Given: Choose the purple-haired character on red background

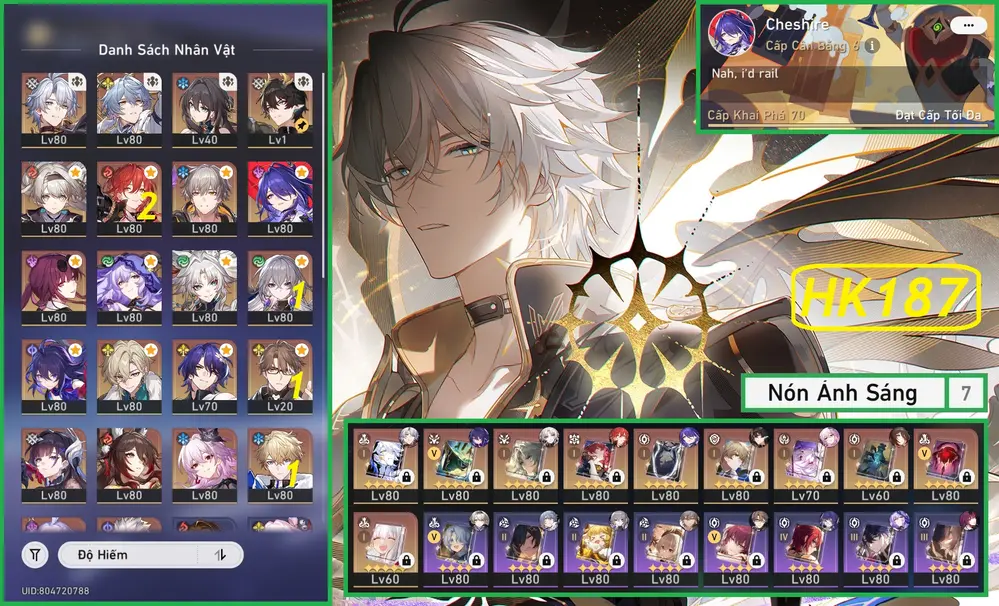Looking at the screenshot, I should (x=279, y=198).
